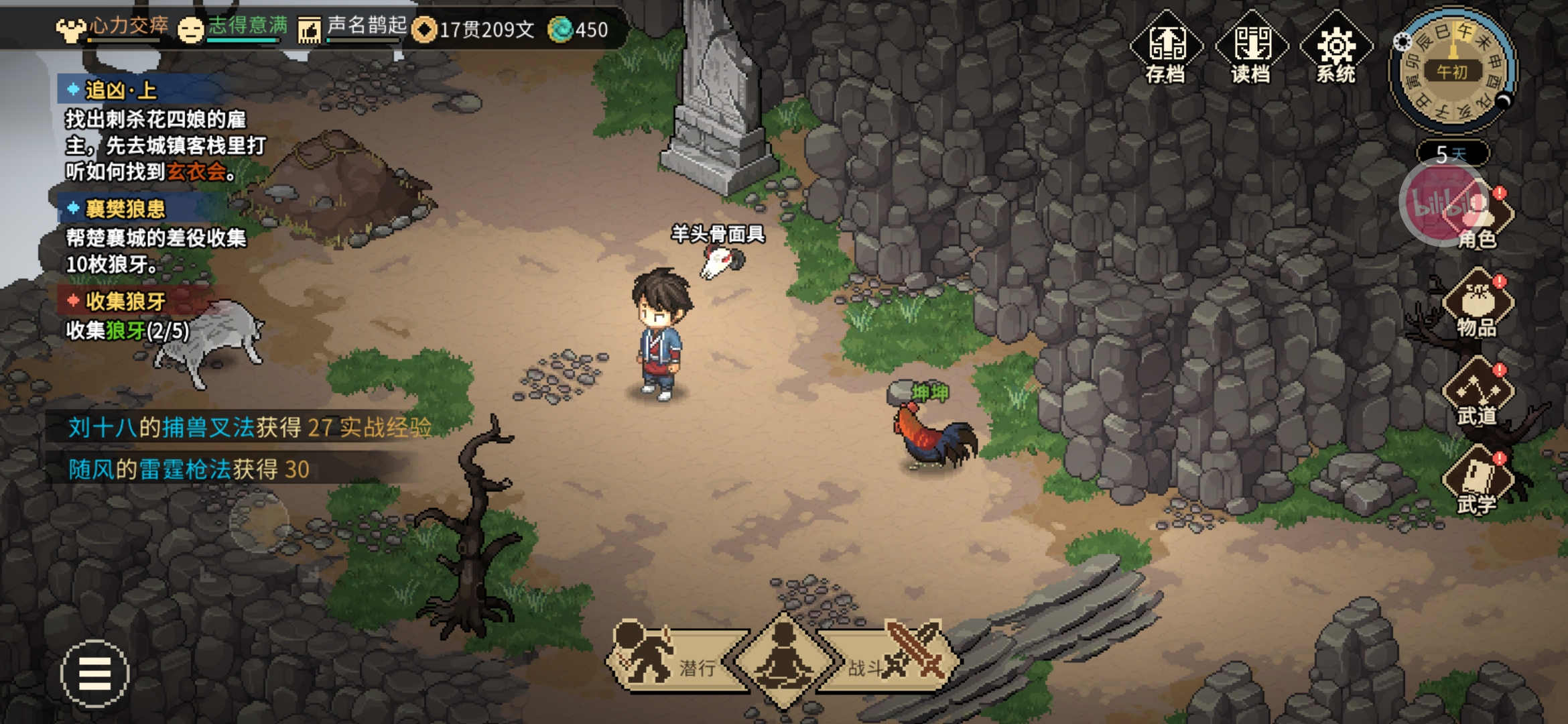Open the round hamburger menu button
This screenshot has width=1568, height=724.
tap(94, 673)
